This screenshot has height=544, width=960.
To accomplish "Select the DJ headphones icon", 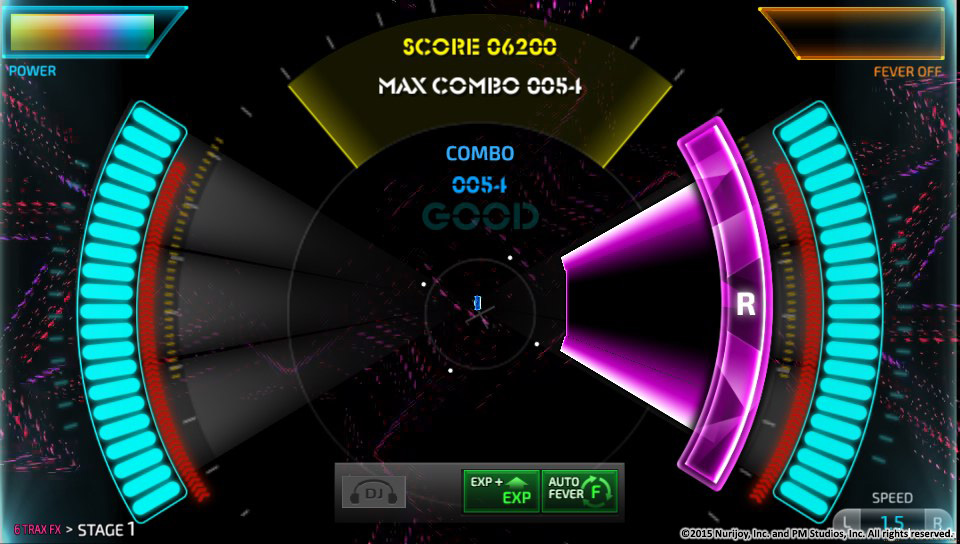I will (x=373, y=491).
